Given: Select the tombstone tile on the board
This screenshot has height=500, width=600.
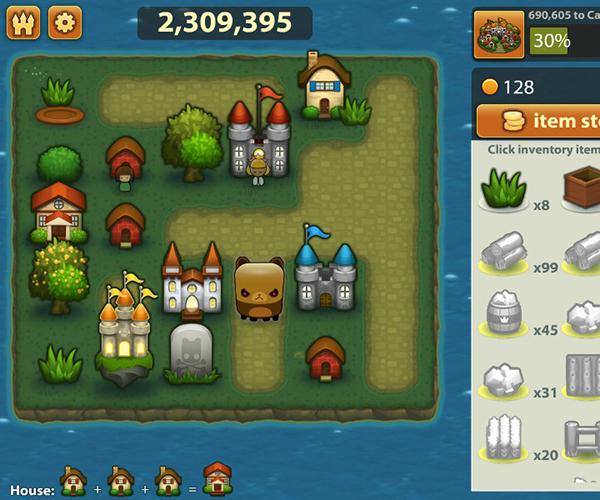Looking at the screenshot, I should [192, 351].
